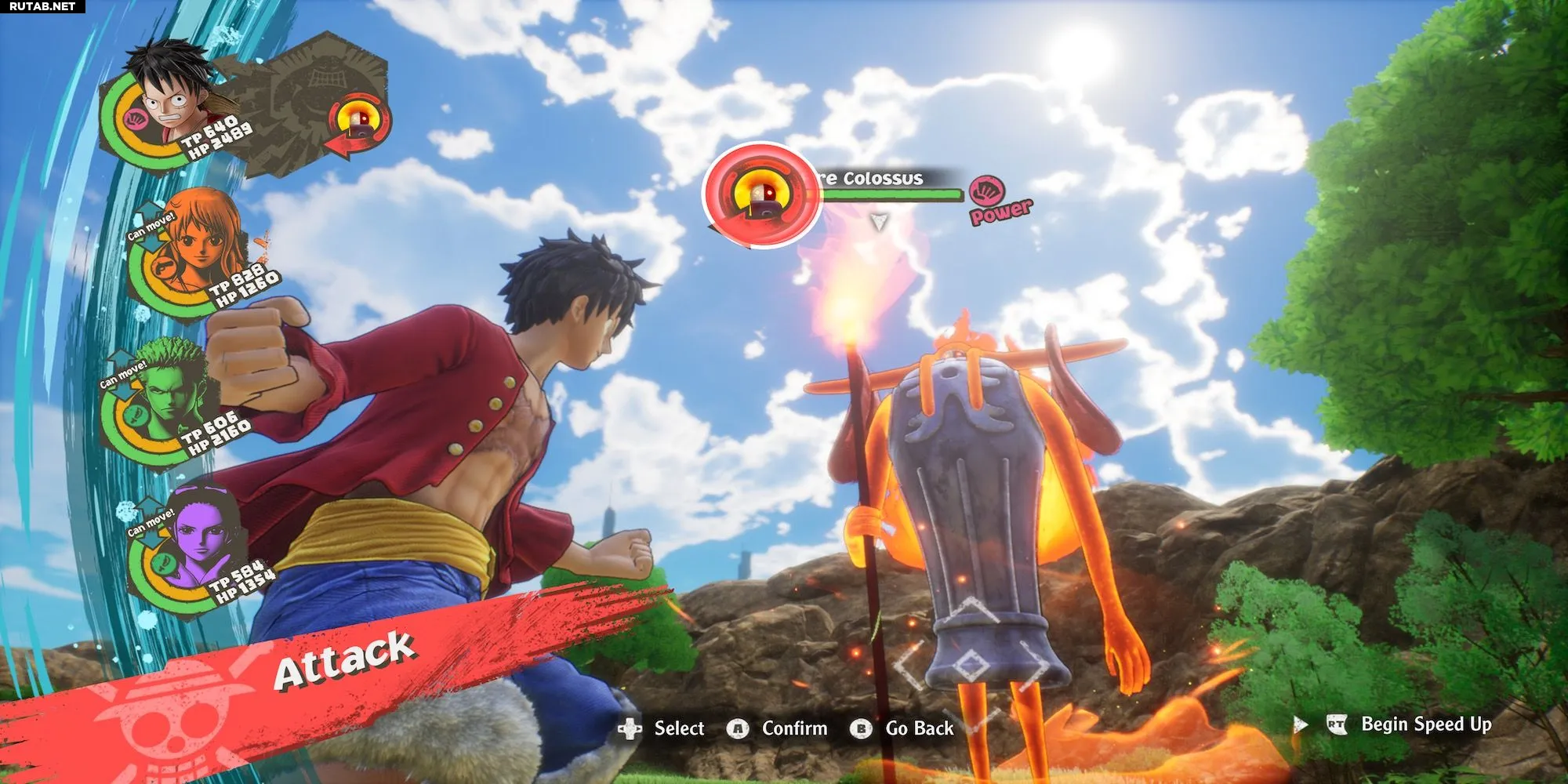The width and height of the screenshot is (1568, 784).
Task: Target the Colossus enemy red marker
Action: 761,194
